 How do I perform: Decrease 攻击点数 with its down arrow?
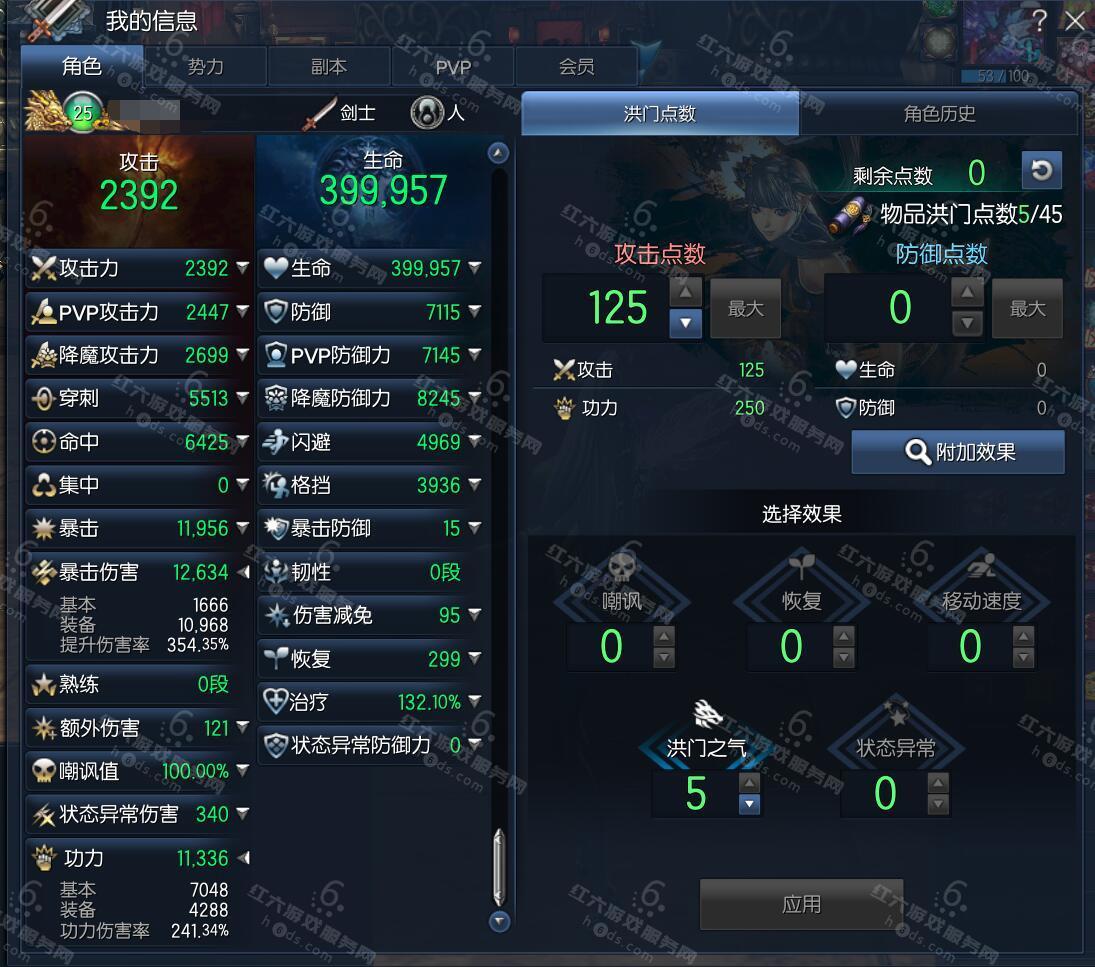click(x=685, y=323)
